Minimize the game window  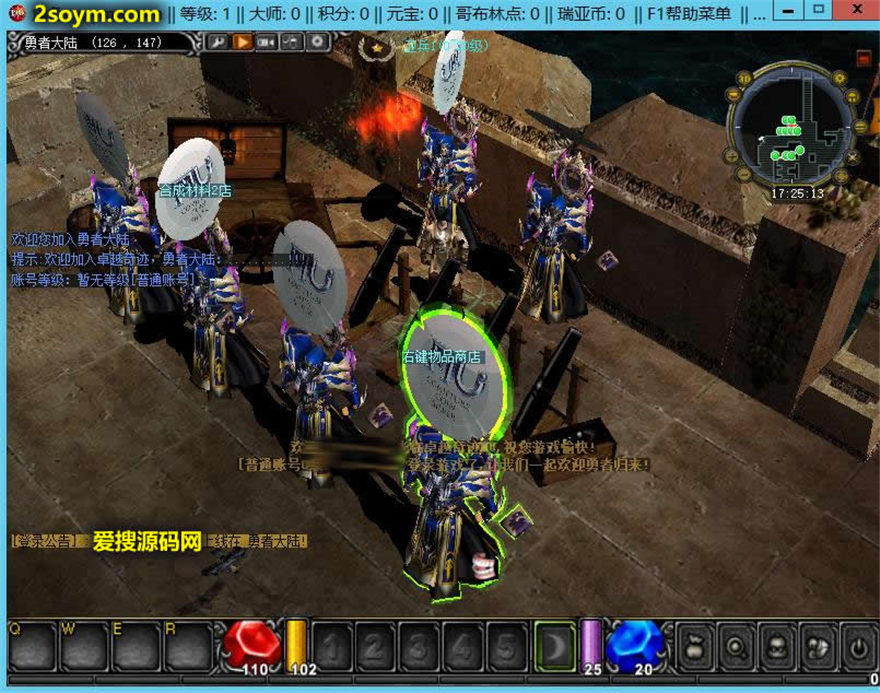click(x=790, y=10)
